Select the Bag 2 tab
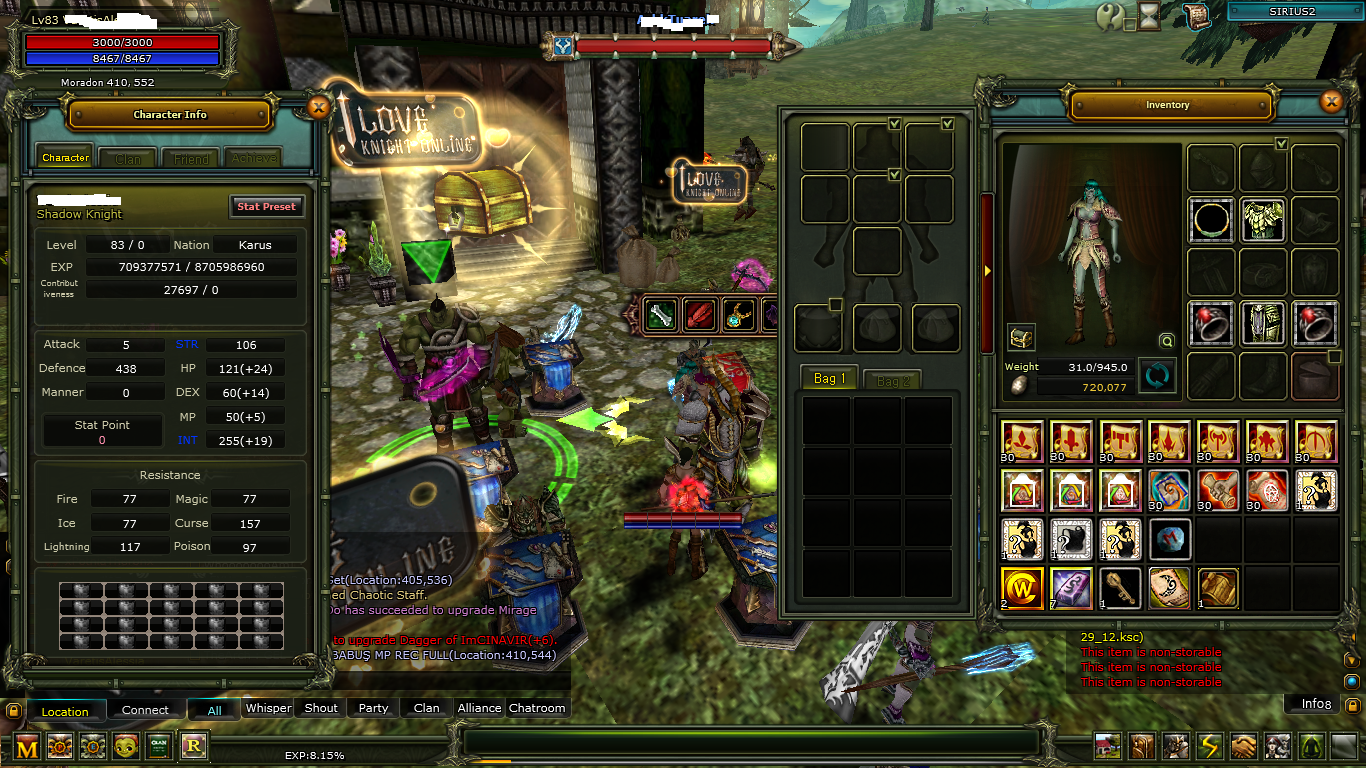 (892, 380)
